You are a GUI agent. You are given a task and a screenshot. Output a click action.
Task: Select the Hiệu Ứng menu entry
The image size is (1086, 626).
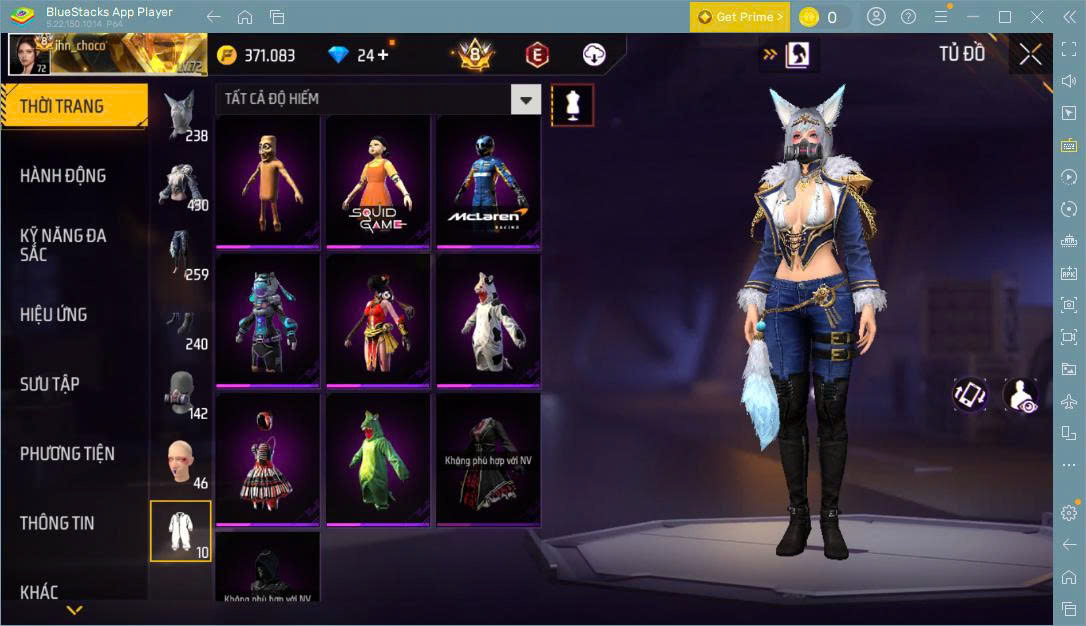click(x=54, y=315)
